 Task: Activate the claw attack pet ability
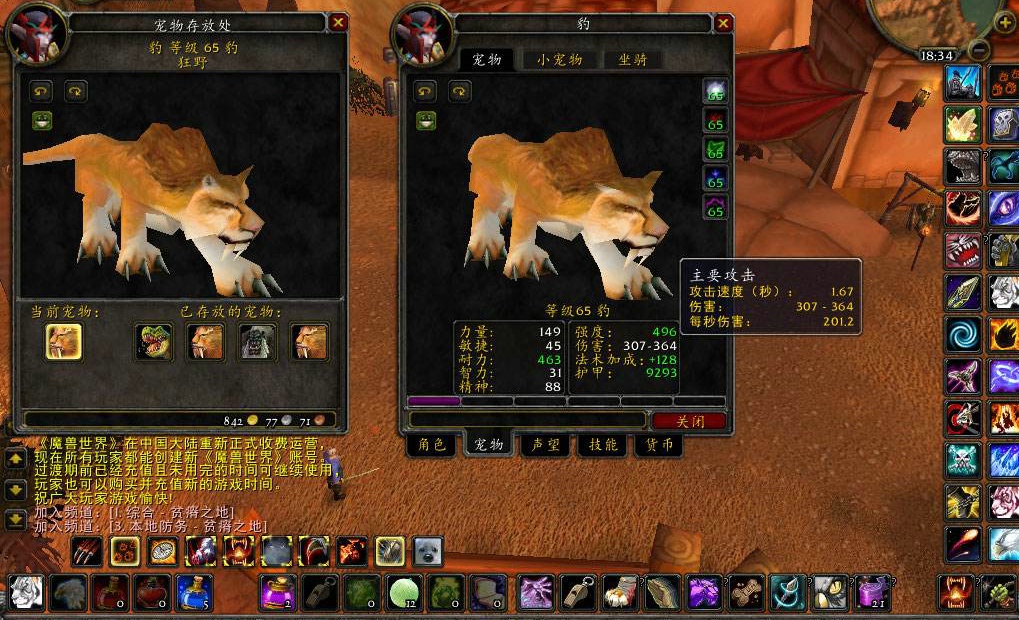coord(87,551)
